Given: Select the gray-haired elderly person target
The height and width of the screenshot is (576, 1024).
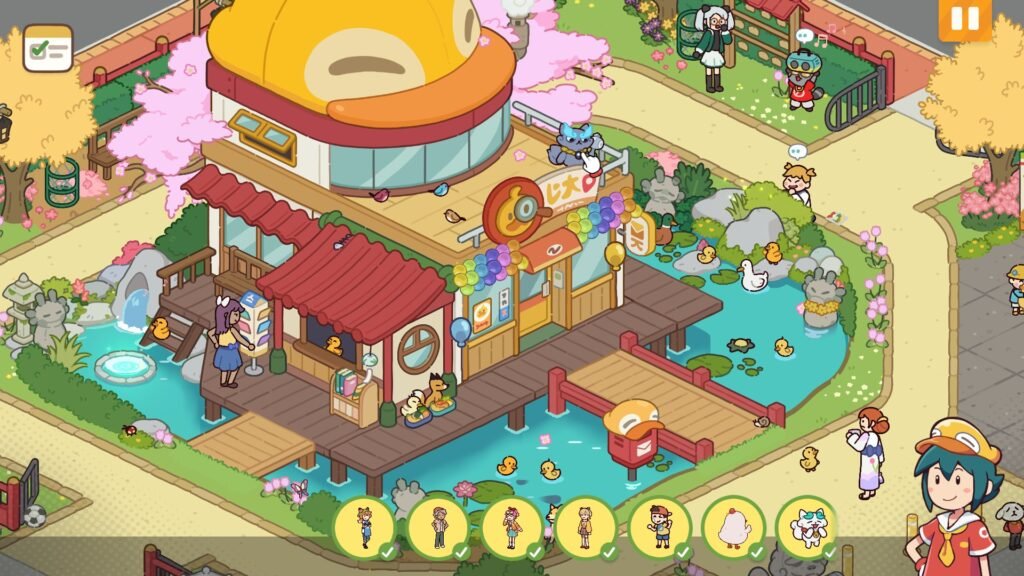Looking at the screenshot, I should point(437,527).
